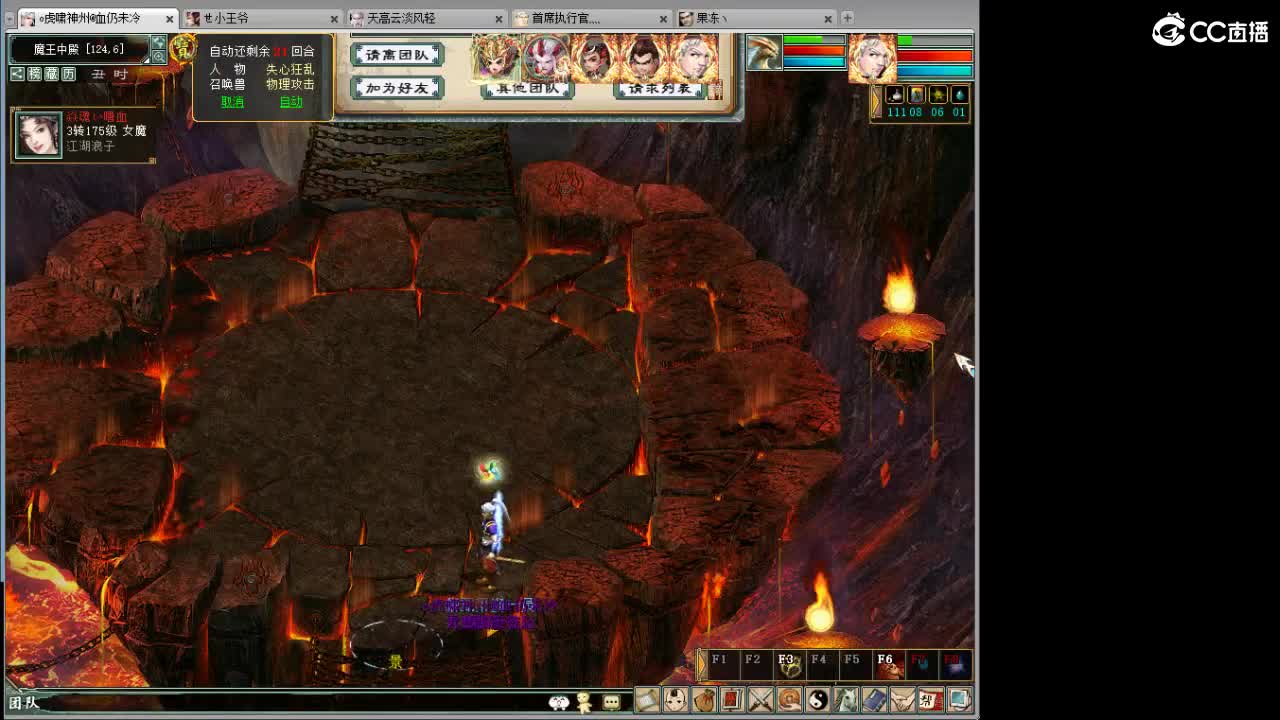Open the bag inventory icon
The height and width of the screenshot is (720, 1280).
[x=705, y=702]
